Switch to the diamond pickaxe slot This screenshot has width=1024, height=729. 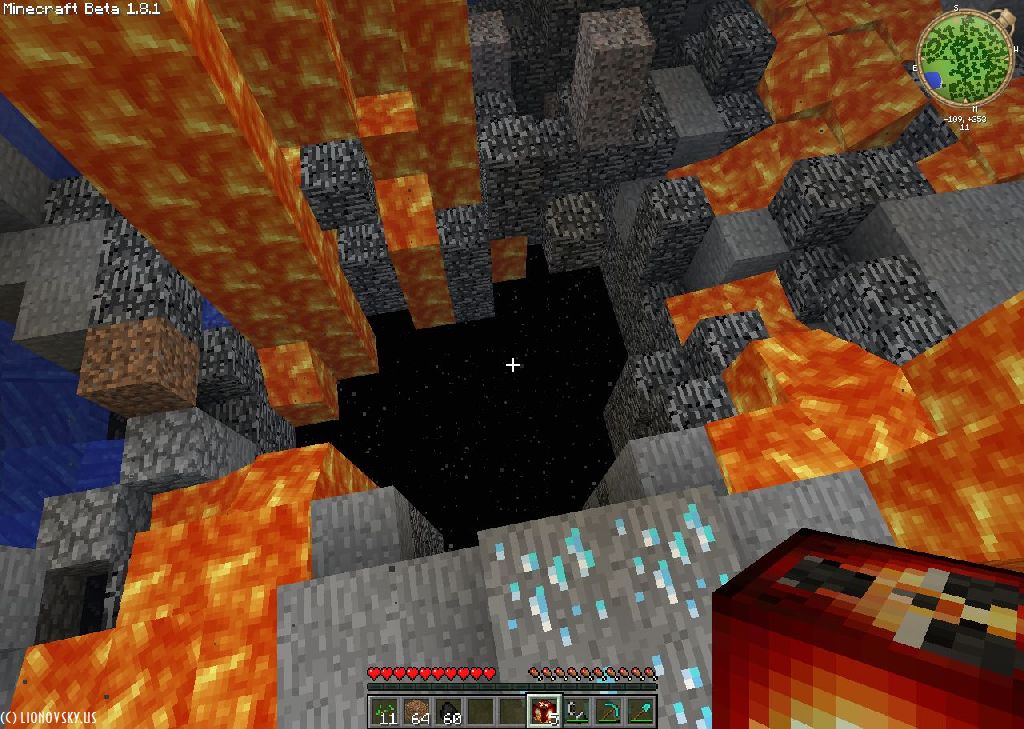click(608, 710)
